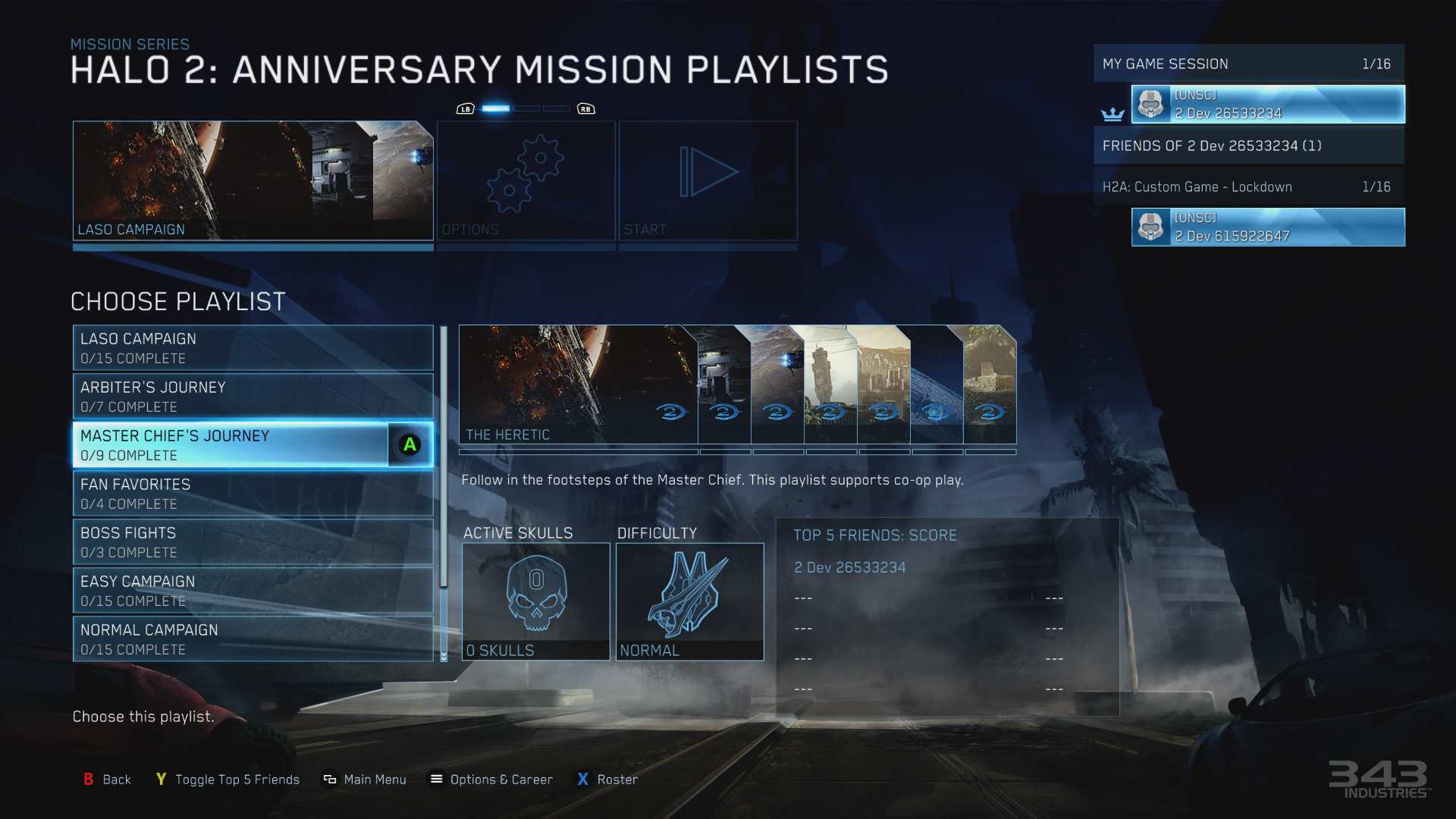Click the Options & Career menu icon
Screen dimensions: 1456x819
click(x=436, y=780)
